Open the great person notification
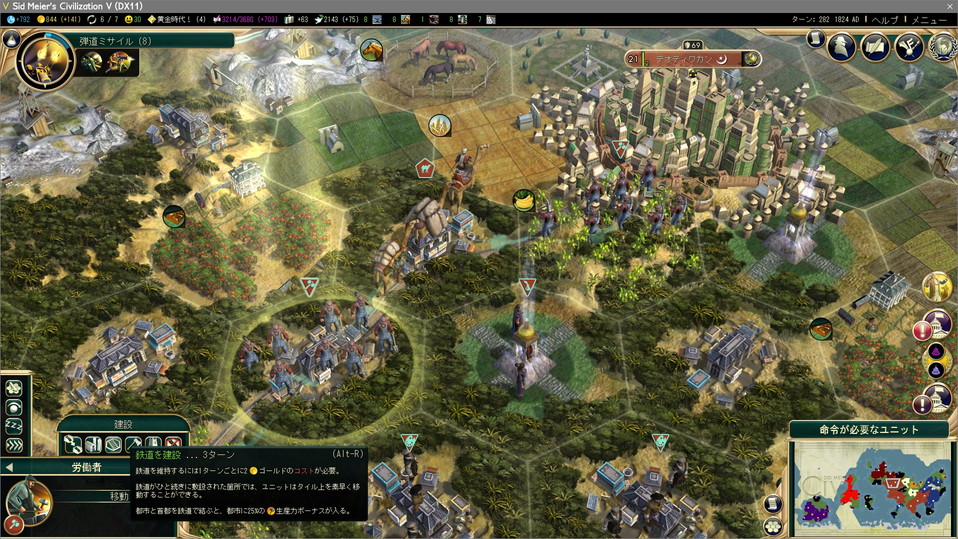The height and width of the screenshot is (539, 958). 937,287
